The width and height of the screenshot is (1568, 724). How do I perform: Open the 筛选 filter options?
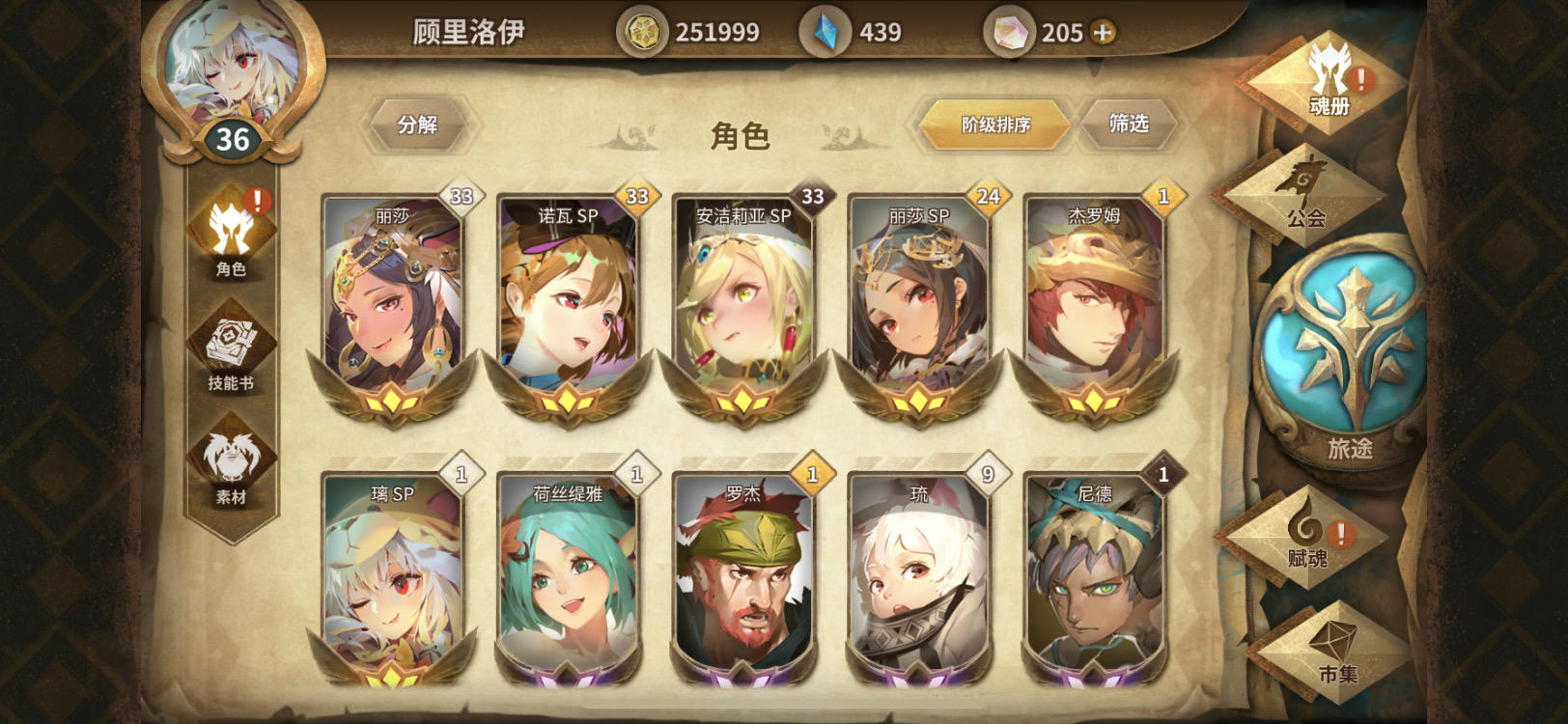pos(1128,124)
